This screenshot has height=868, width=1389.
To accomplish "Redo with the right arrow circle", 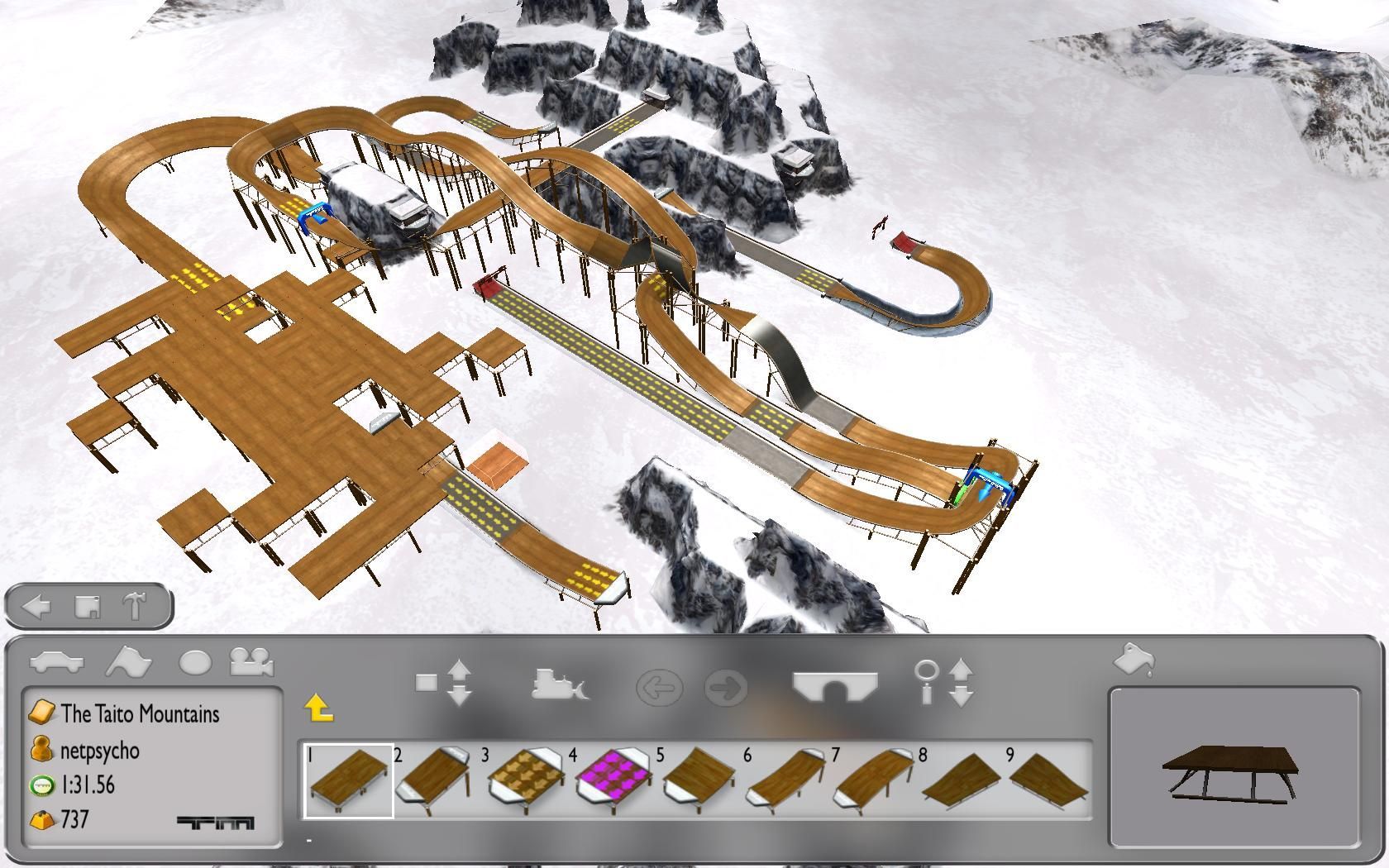I will (x=727, y=688).
